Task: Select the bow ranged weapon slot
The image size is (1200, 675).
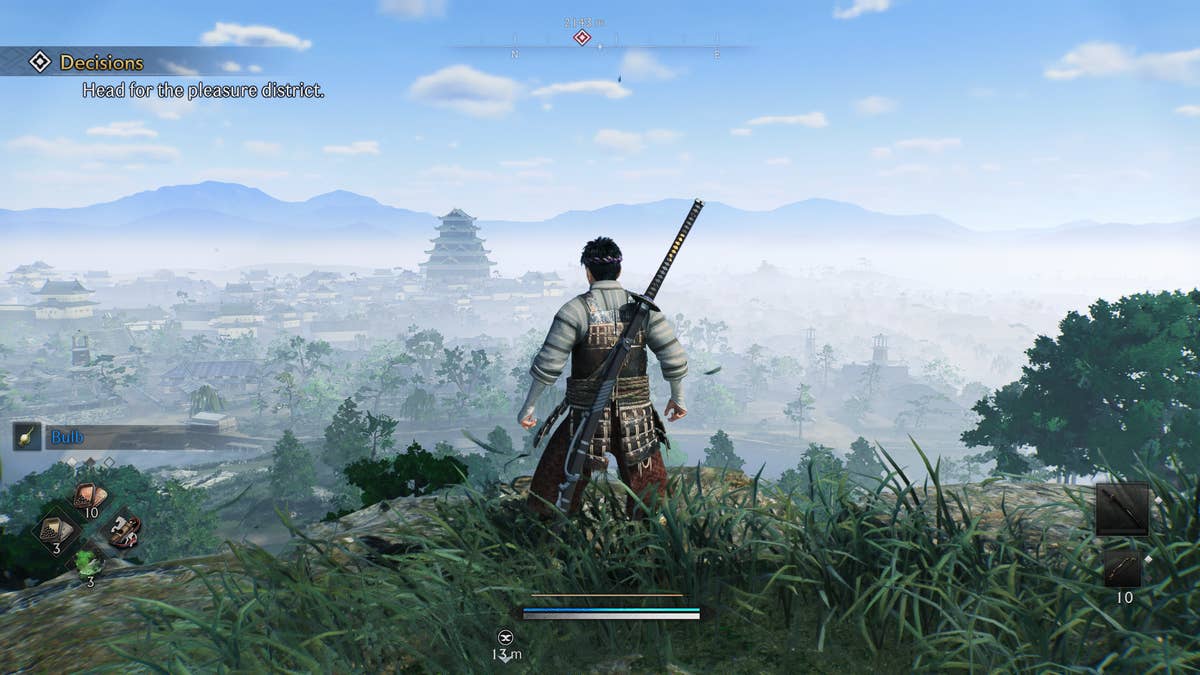Action: click(x=1122, y=568)
